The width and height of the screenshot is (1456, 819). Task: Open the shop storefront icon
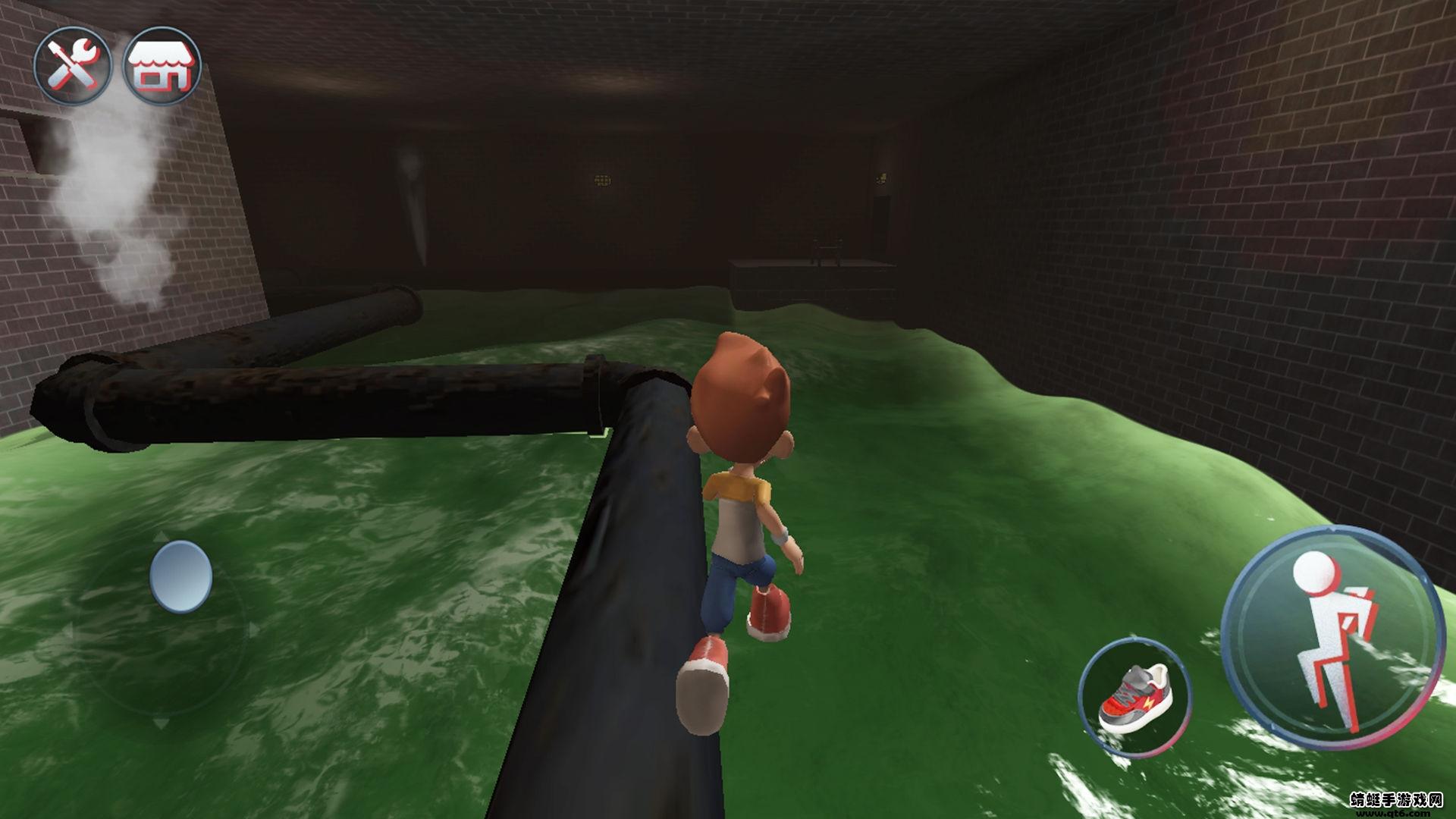[162, 65]
